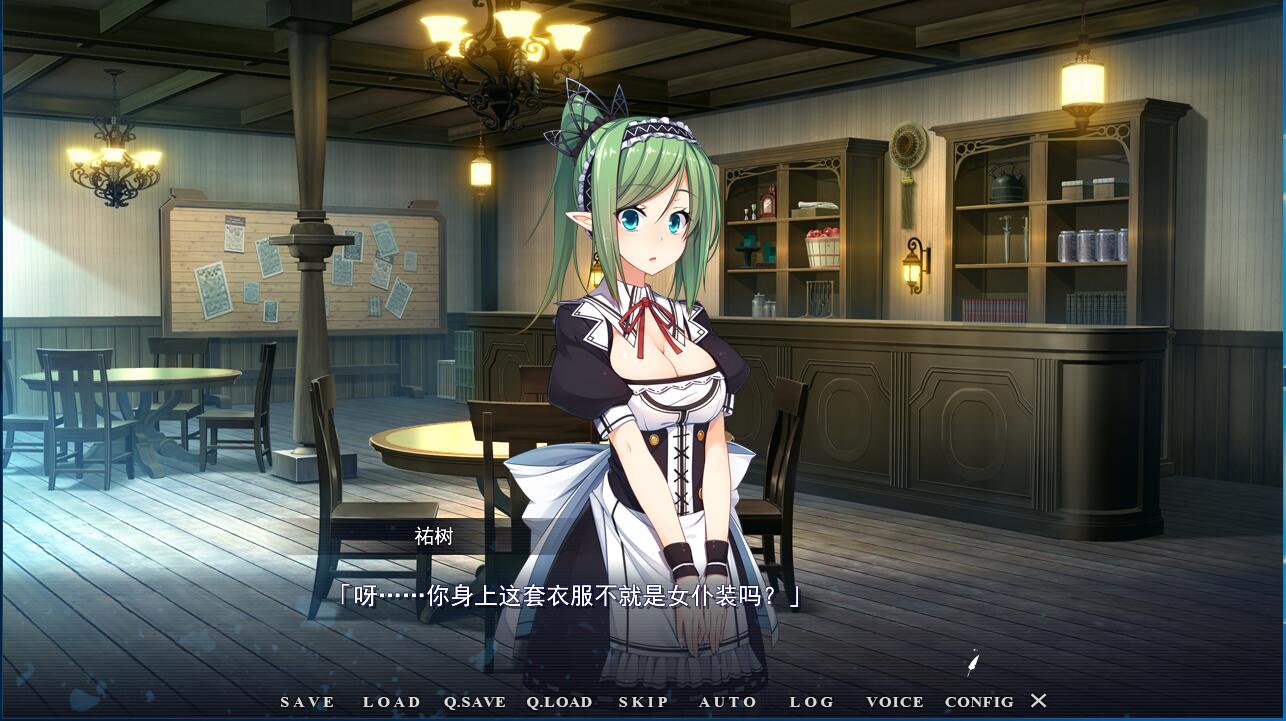The width and height of the screenshot is (1286, 721).
Task: Open the LOAD menu
Action: click(x=392, y=702)
